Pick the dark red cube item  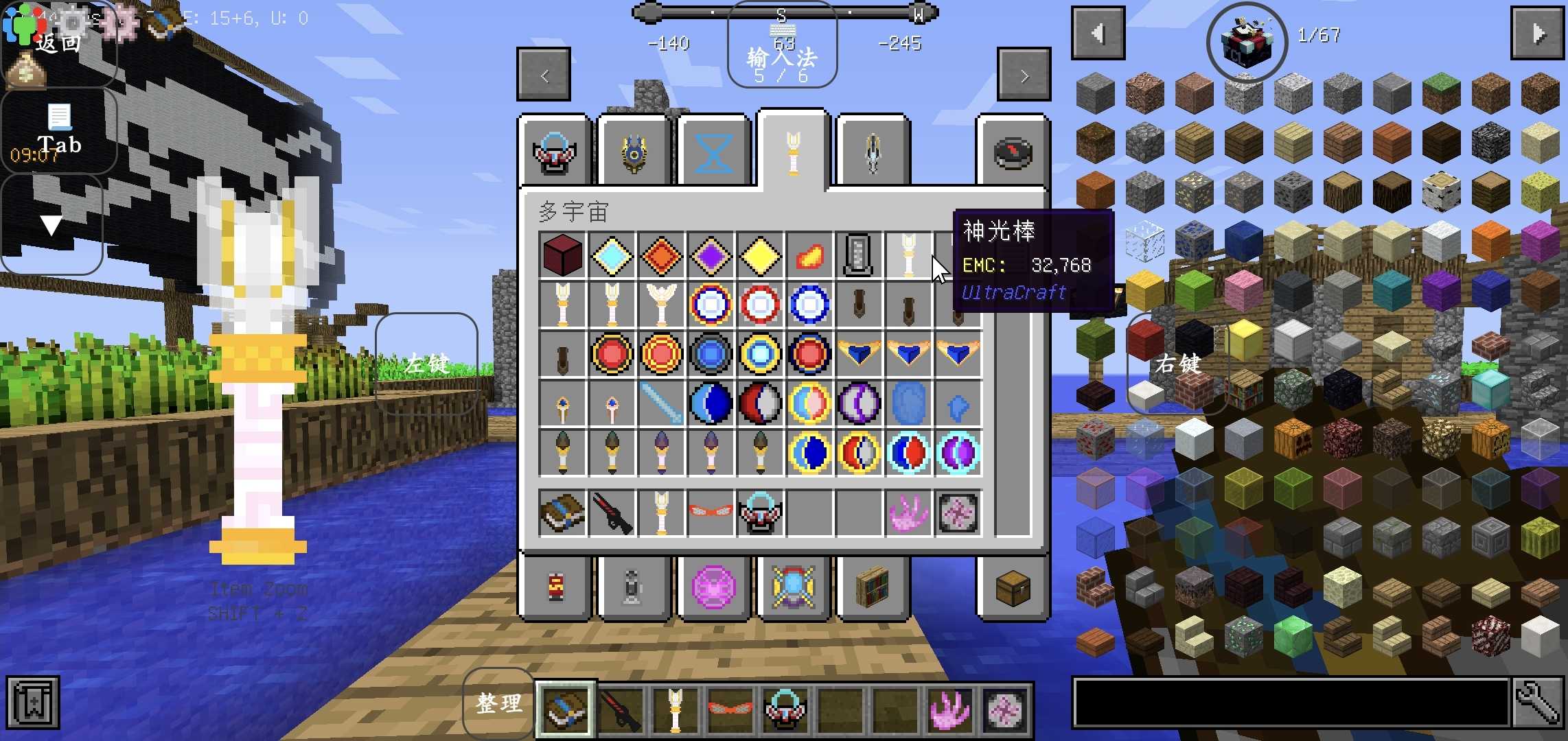pyautogui.click(x=562, y=255)
